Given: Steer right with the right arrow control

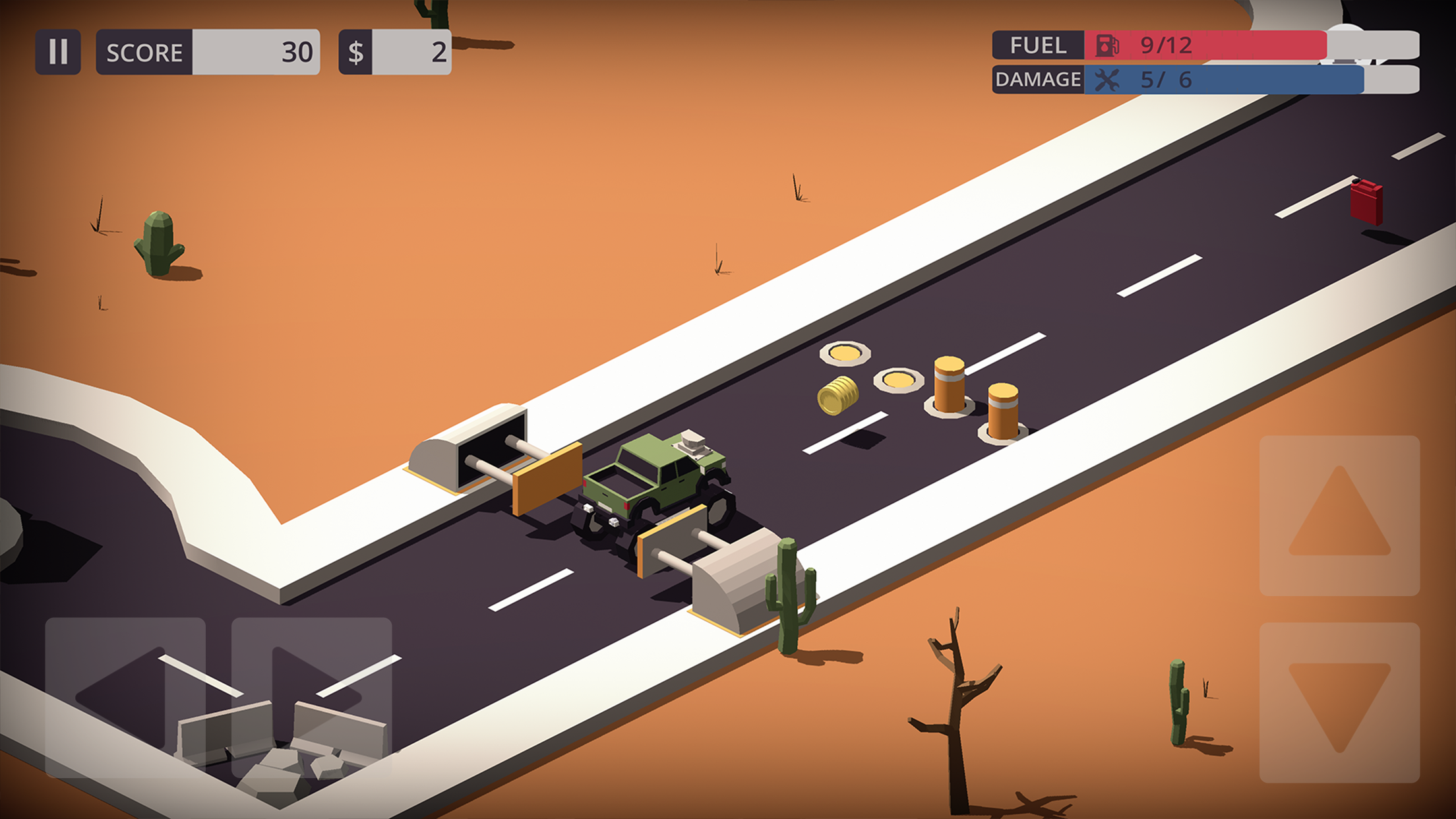Looking at the screenshot, I should point(311,696).
